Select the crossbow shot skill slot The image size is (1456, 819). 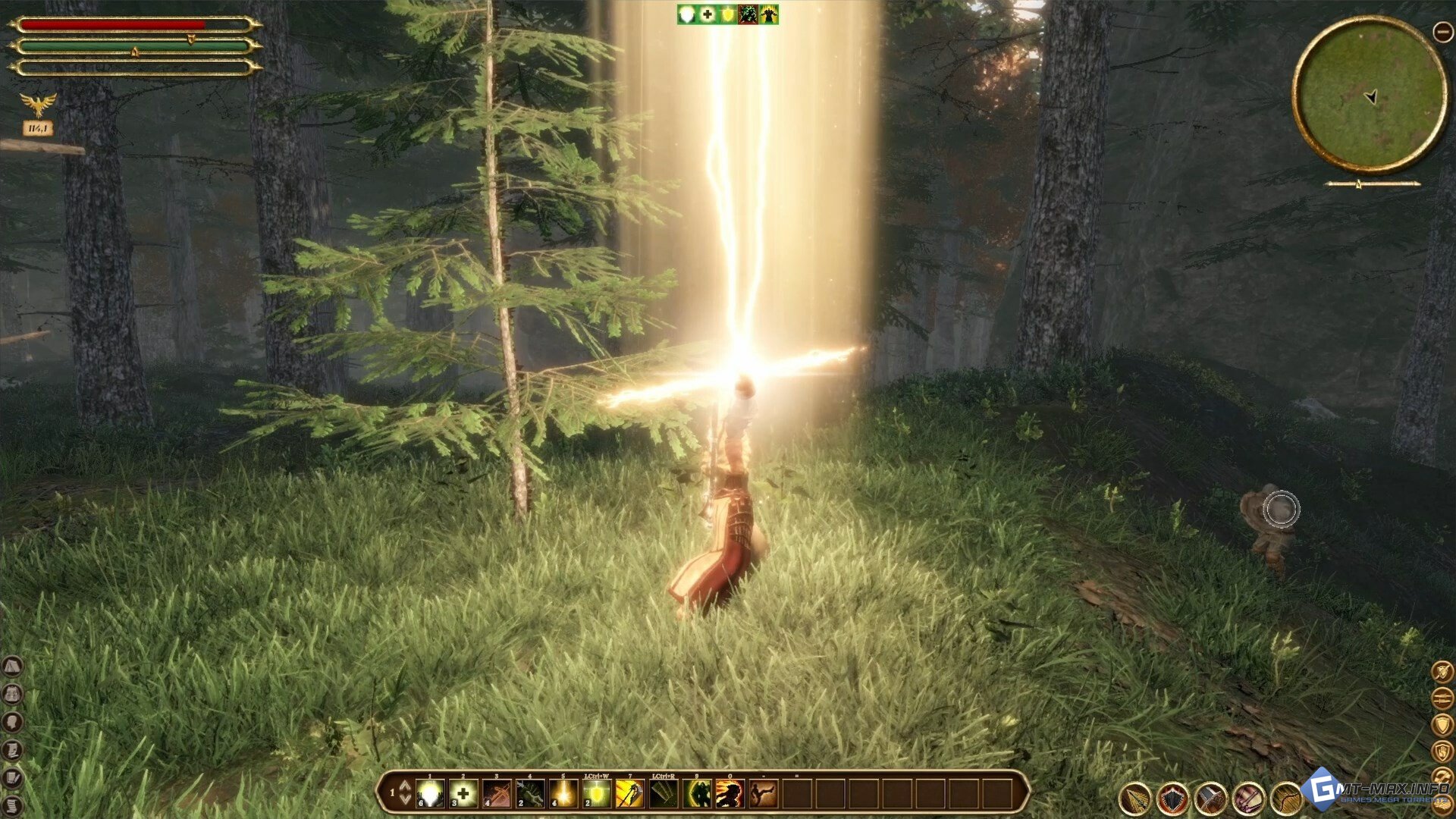[497, 794]
